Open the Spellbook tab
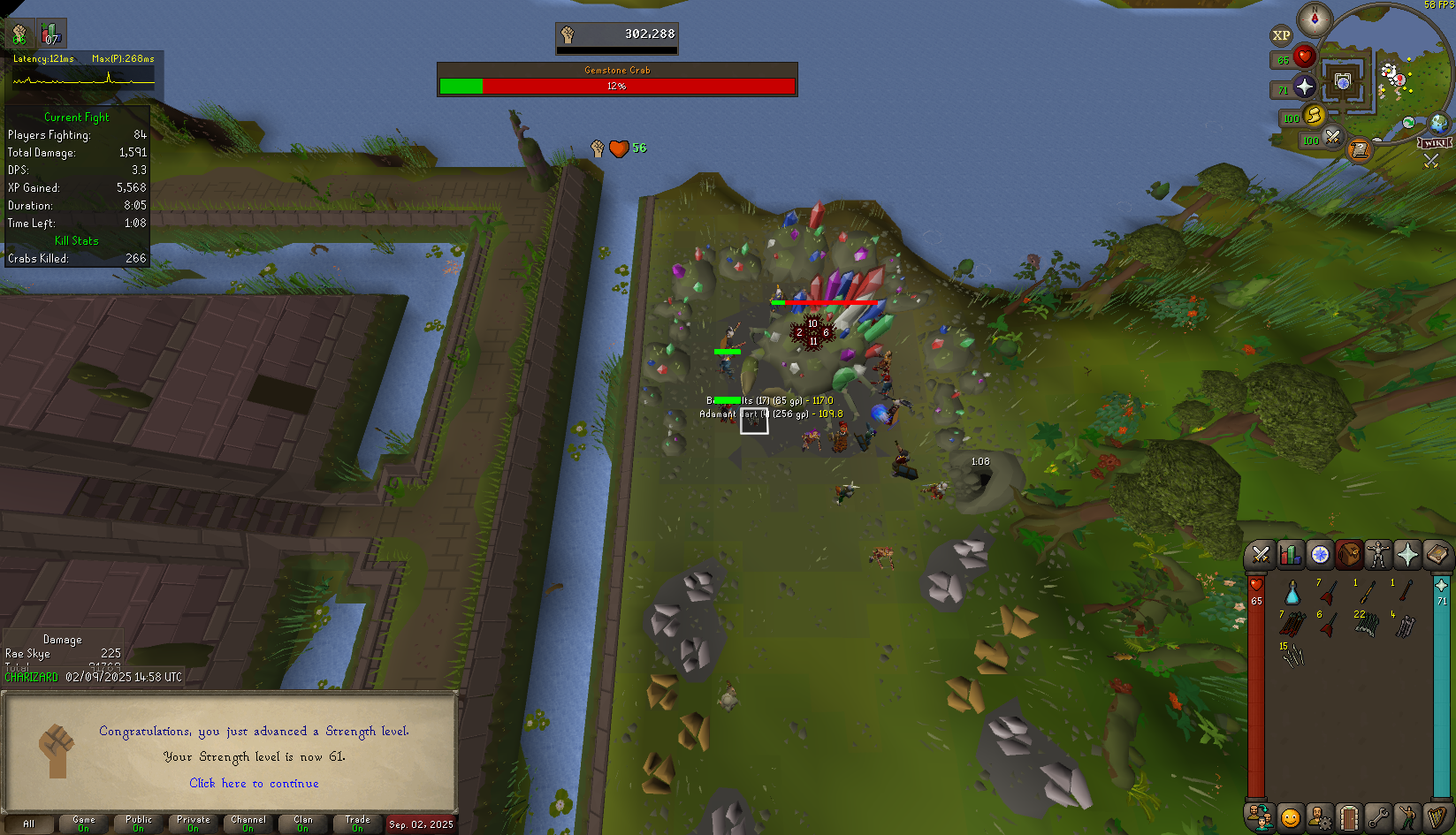1456x835 pixels. click(1437, 555)
